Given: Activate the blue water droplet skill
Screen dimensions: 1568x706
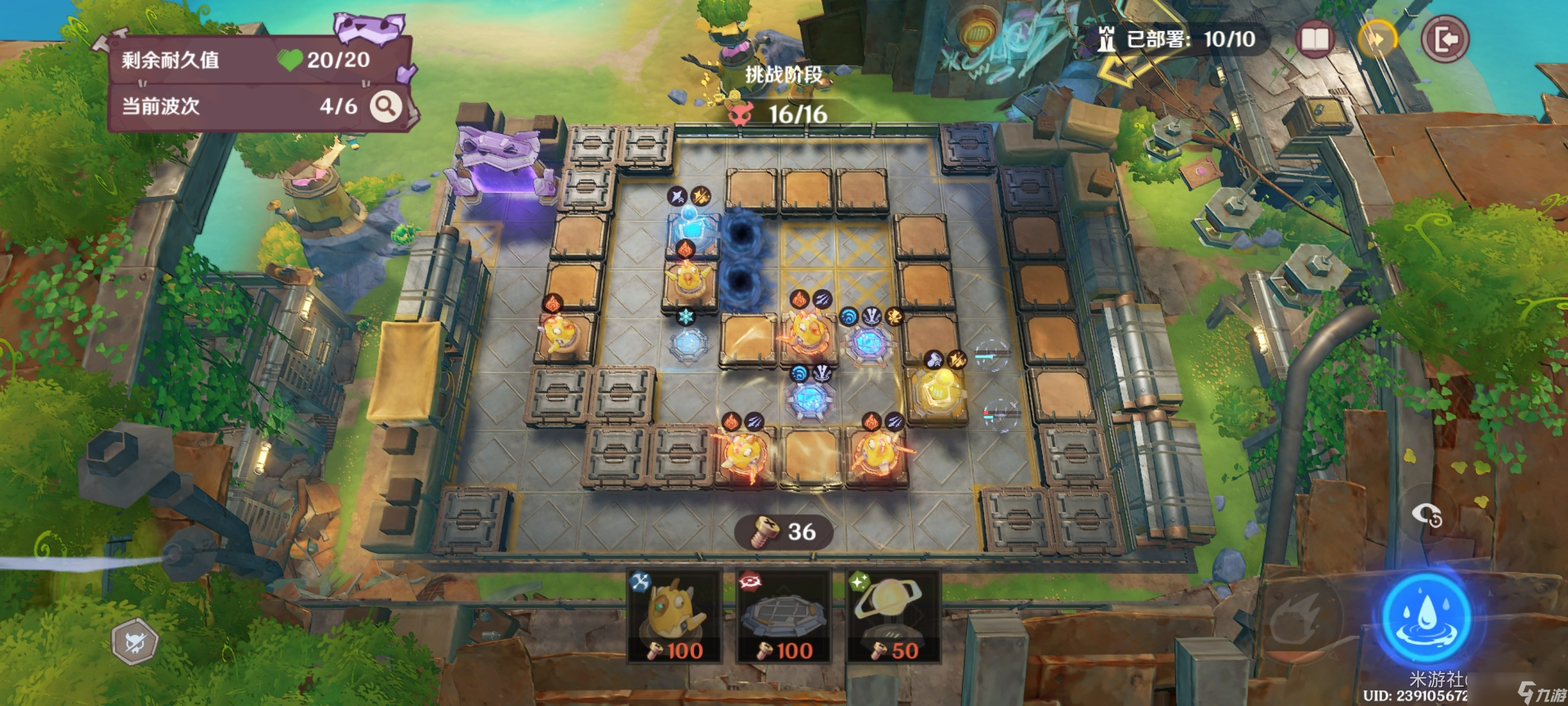Looking at the screenshot, I should (1426, 618).
